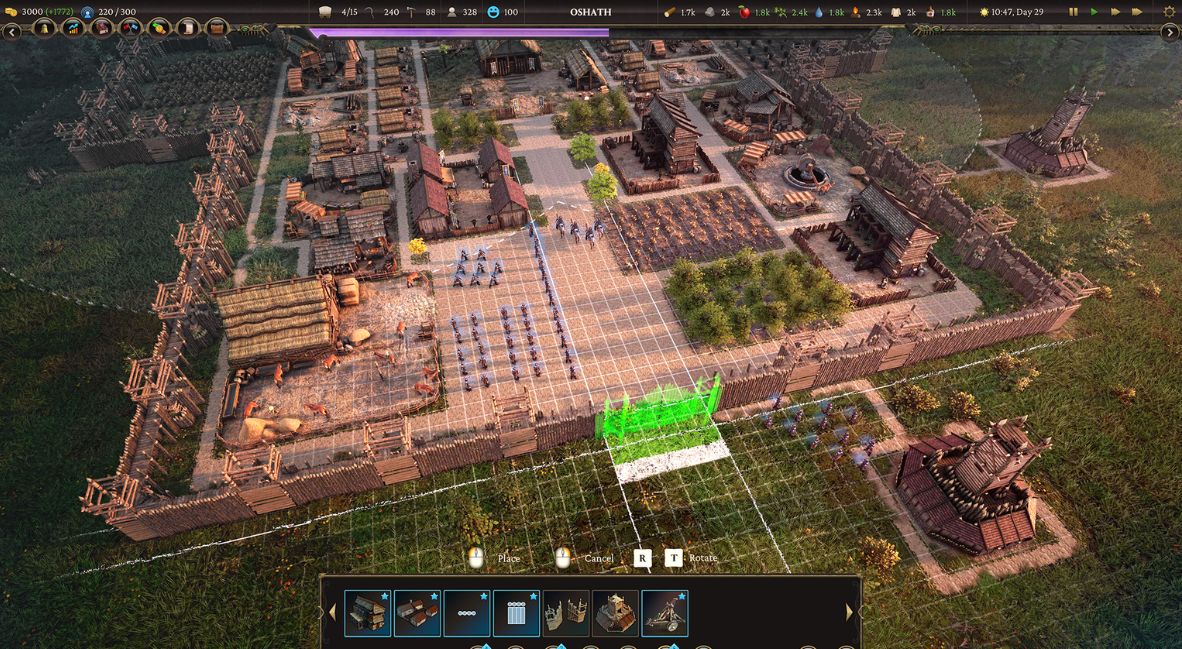The height and width of the screenshot is (649, 1182).
Task: Expand the right panel with the arrow button
Action: (1170, 32)
